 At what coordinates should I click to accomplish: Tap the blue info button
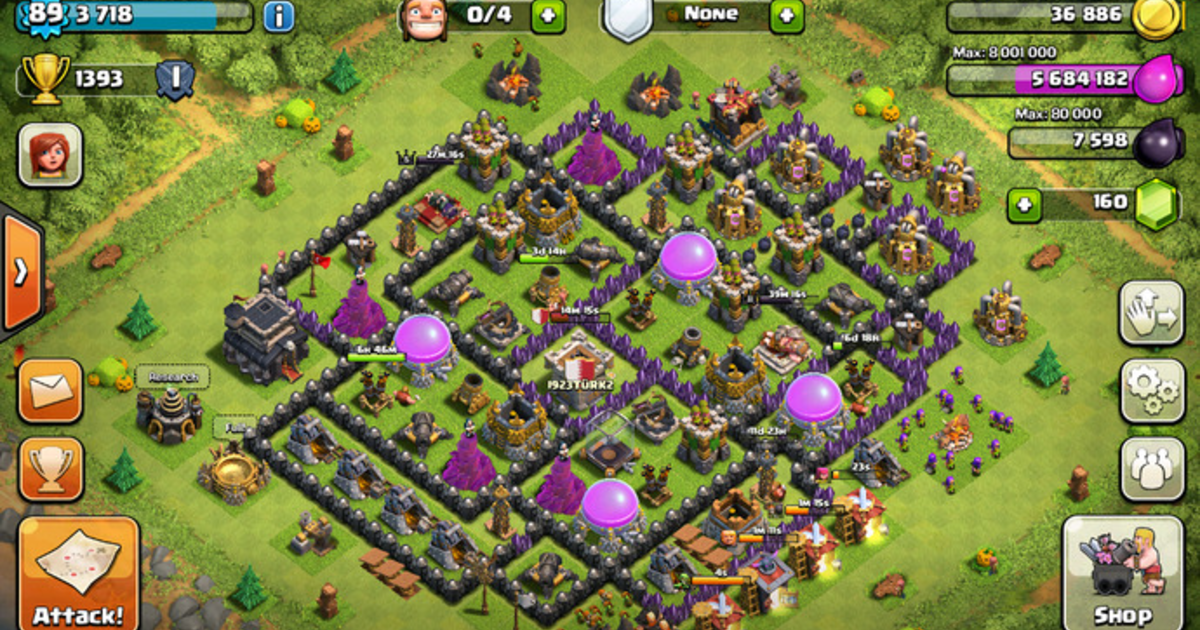[279, 16]
